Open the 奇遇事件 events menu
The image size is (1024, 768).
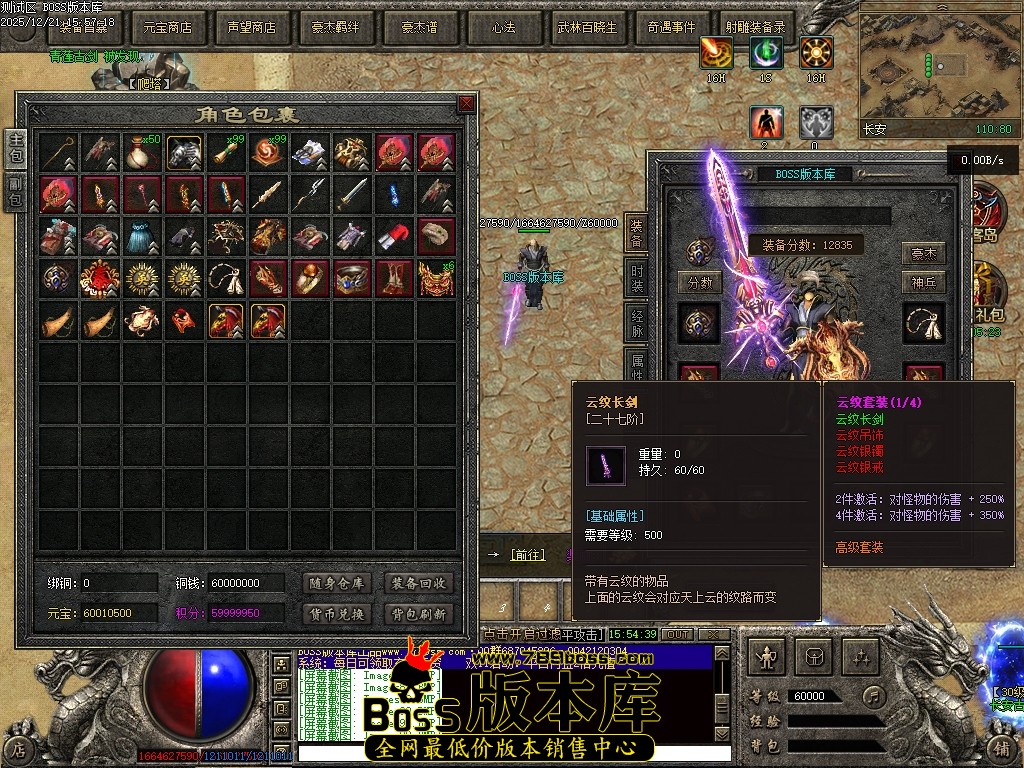point(670,28)
